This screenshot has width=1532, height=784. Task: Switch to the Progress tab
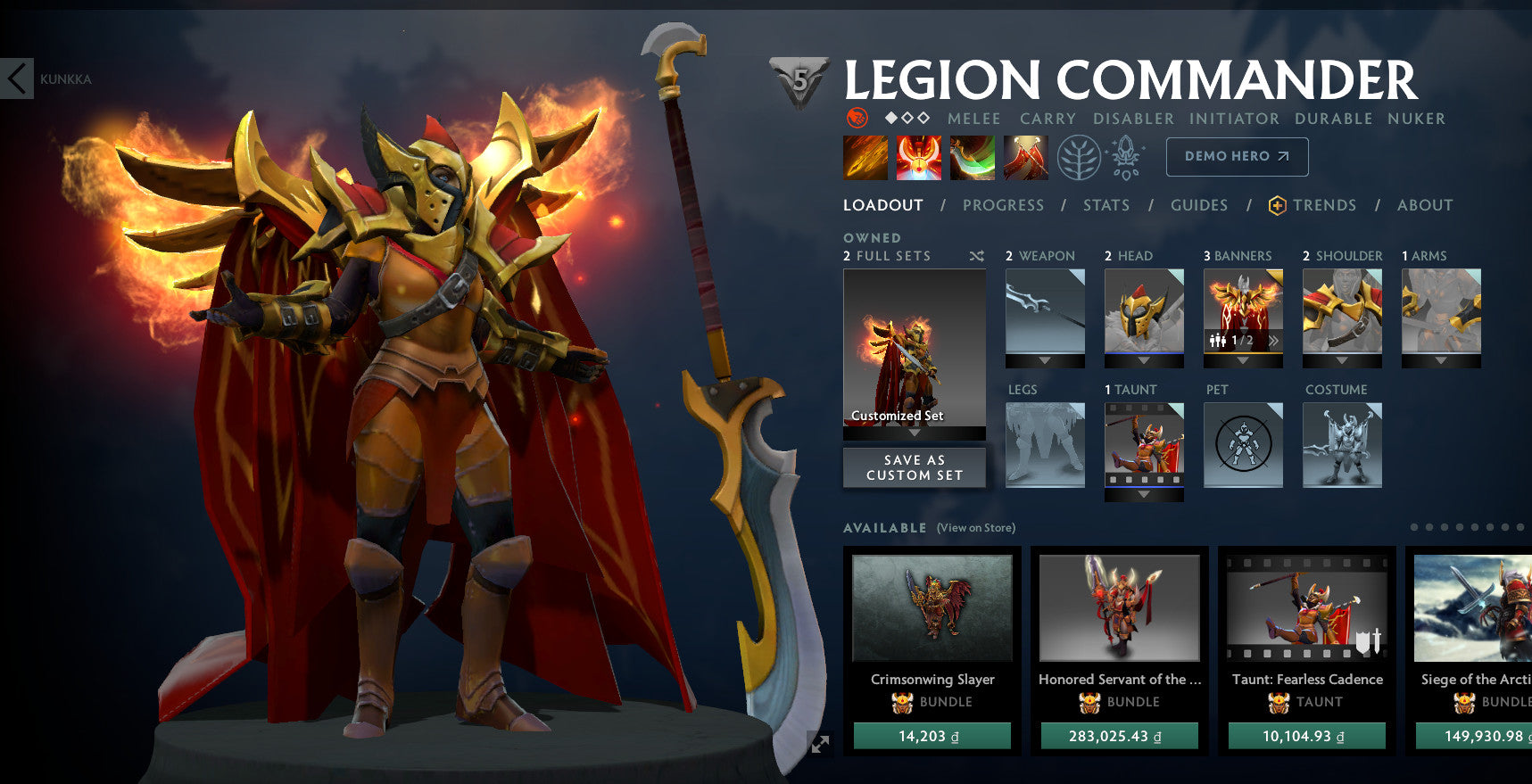[1004, 205]
